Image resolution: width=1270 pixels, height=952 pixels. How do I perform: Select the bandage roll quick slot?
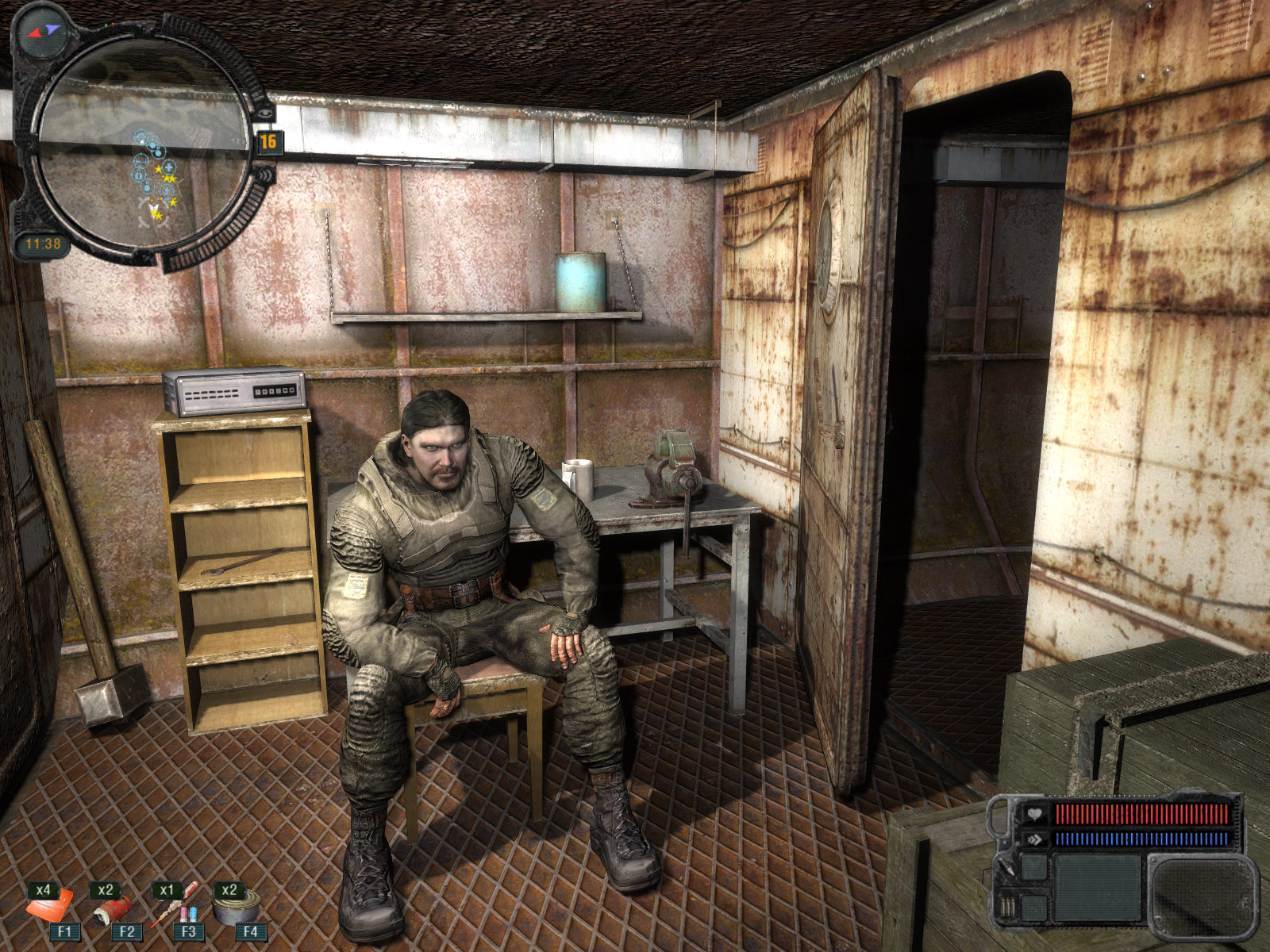(112, 908)
